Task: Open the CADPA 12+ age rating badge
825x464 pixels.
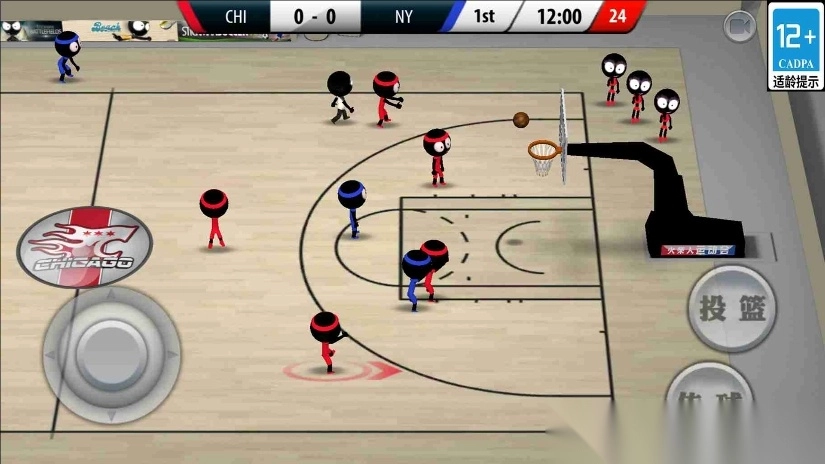Action: click(x=796, y=46)
